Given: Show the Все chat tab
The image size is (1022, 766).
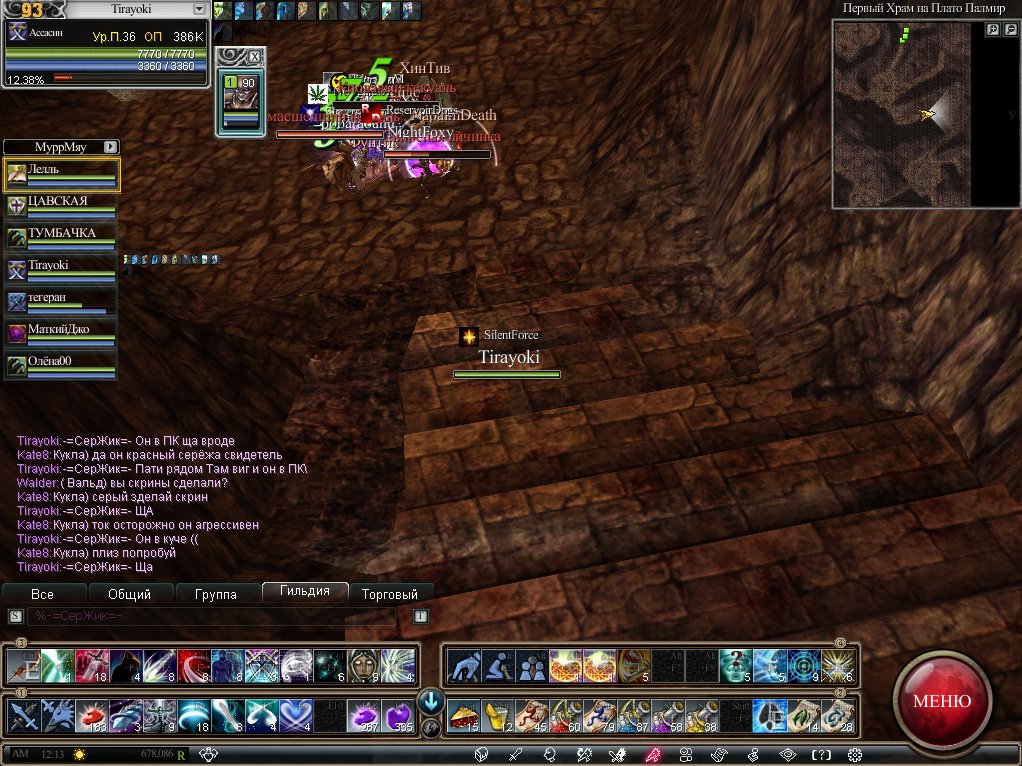Looking at the screenshot, I should pos(43,594).
